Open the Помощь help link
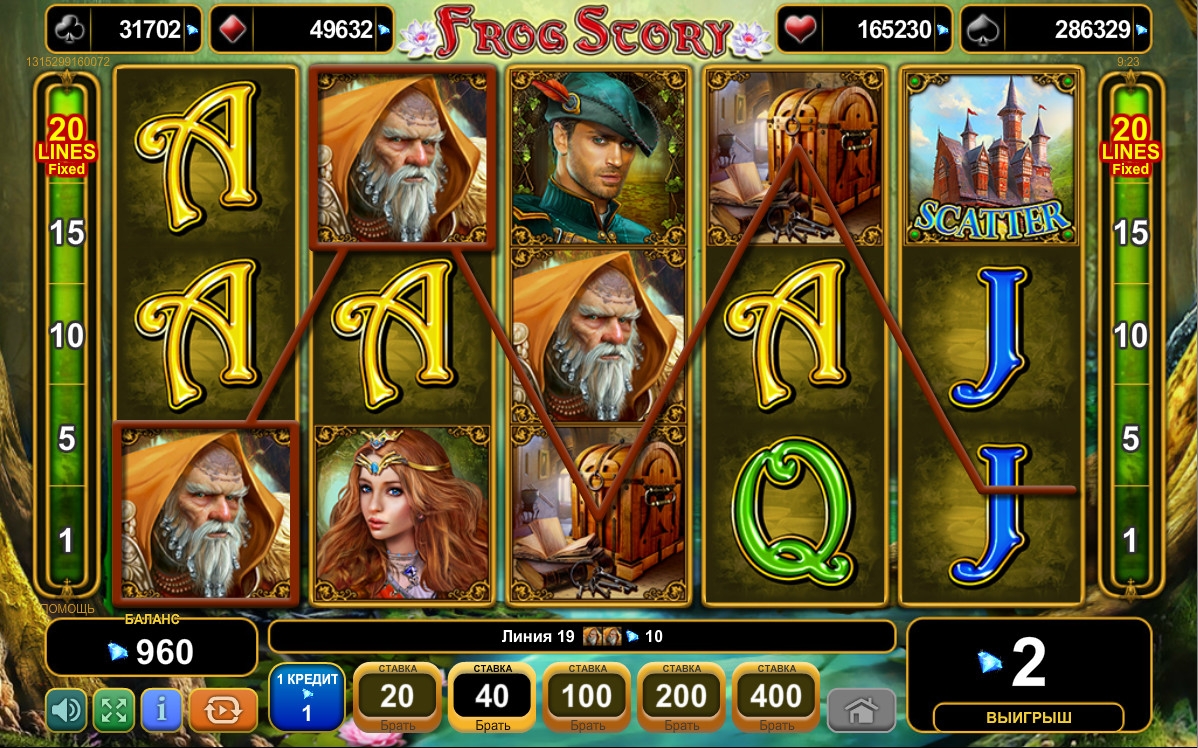This screenshot has height=748, width=1198. pyautogui.click(x=67, y=608)
